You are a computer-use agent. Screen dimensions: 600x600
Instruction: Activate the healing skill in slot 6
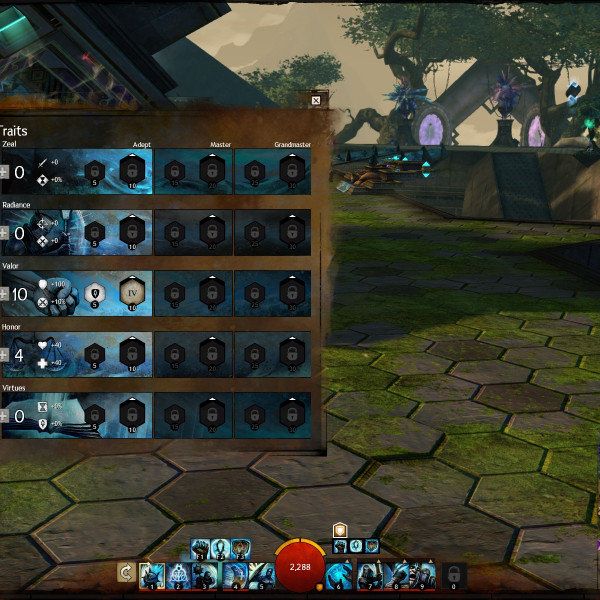pos(340,573)
